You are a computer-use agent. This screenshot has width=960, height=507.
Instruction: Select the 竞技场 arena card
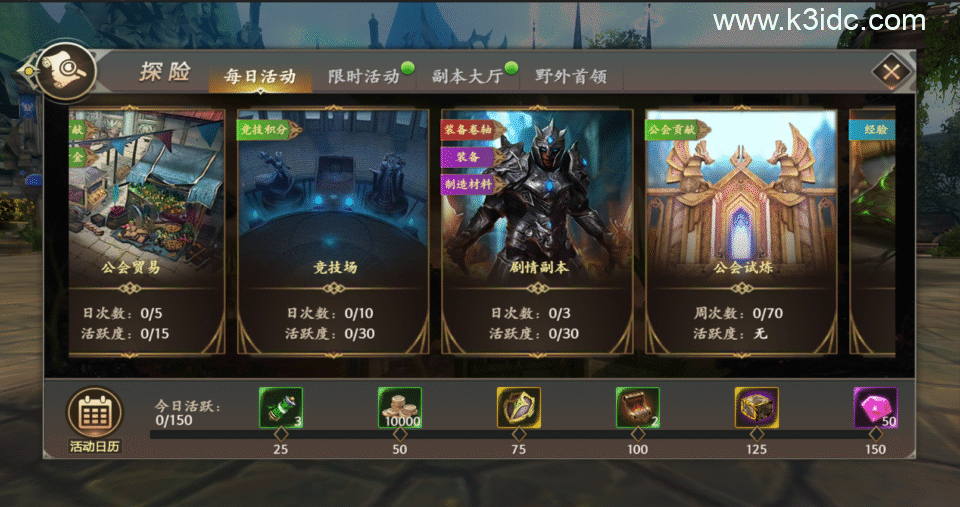click(x=335, y=230)
